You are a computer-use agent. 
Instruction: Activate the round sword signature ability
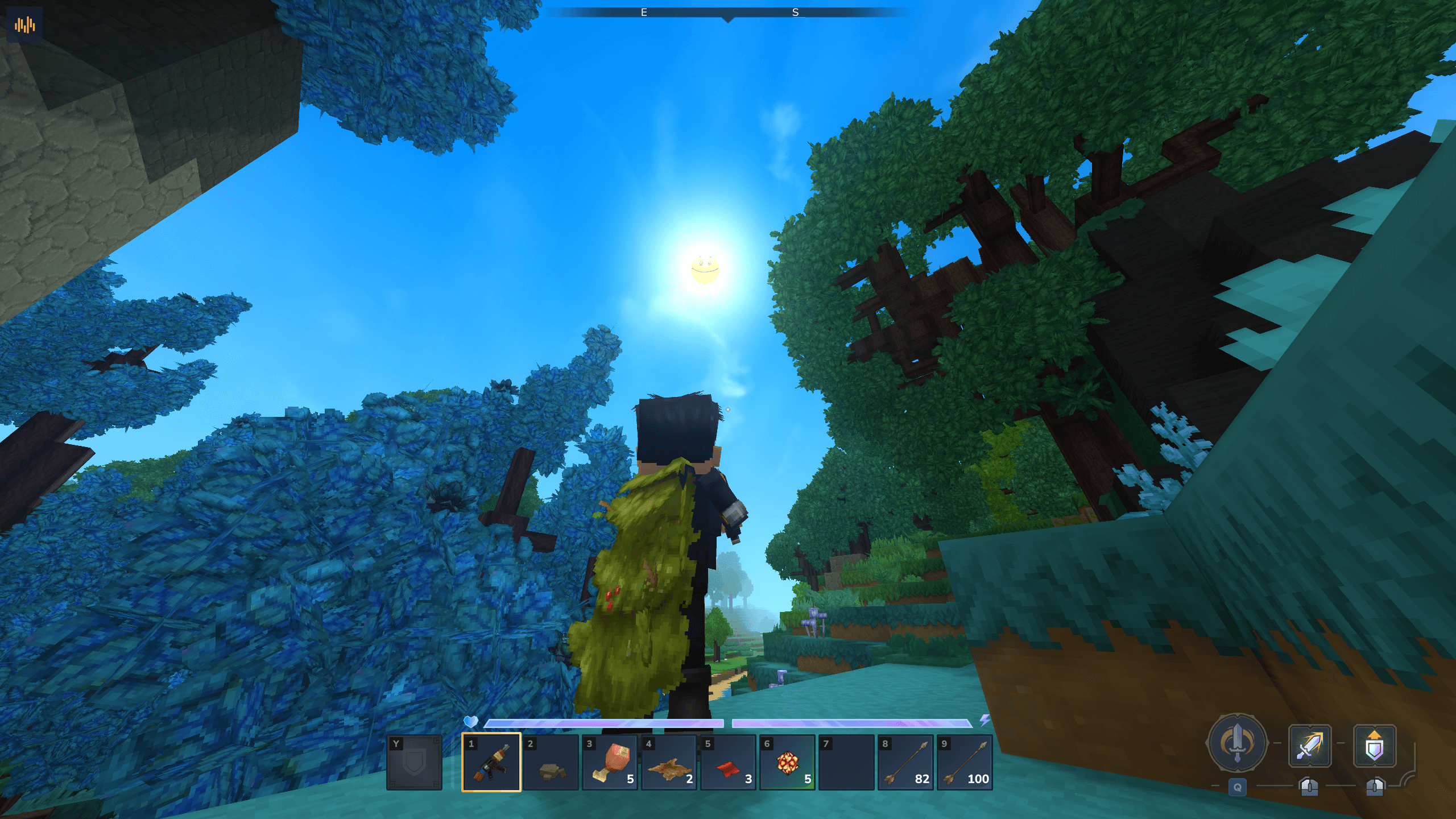click(x=1236, y=743)
